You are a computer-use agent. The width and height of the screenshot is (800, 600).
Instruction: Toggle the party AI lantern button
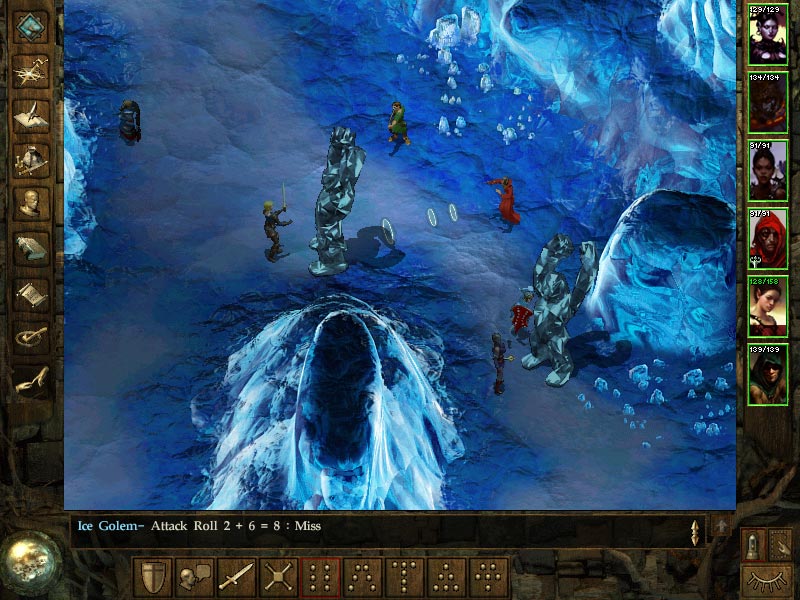point(753,545)
